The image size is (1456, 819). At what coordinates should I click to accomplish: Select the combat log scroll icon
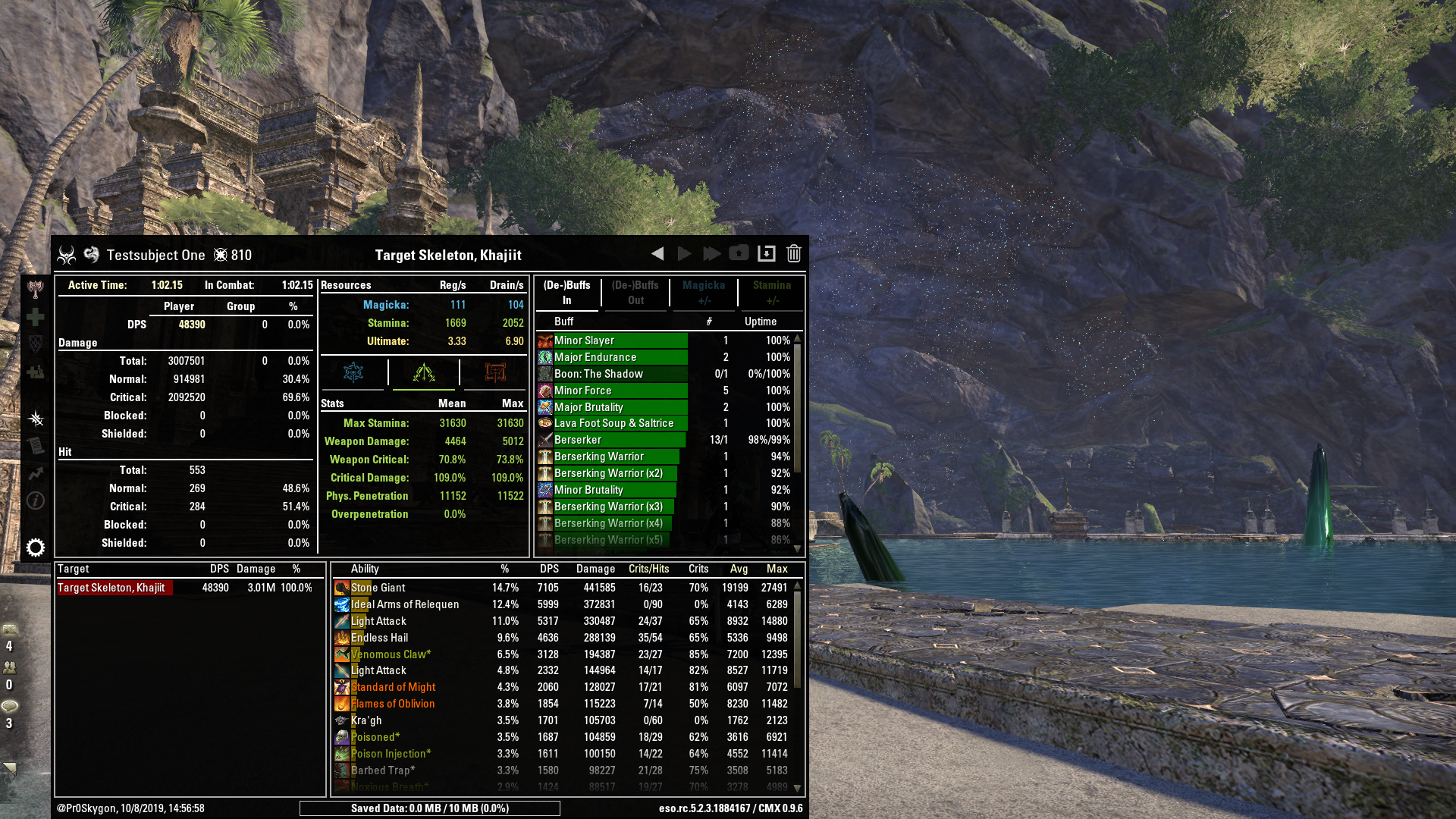(x=35, y=444)
